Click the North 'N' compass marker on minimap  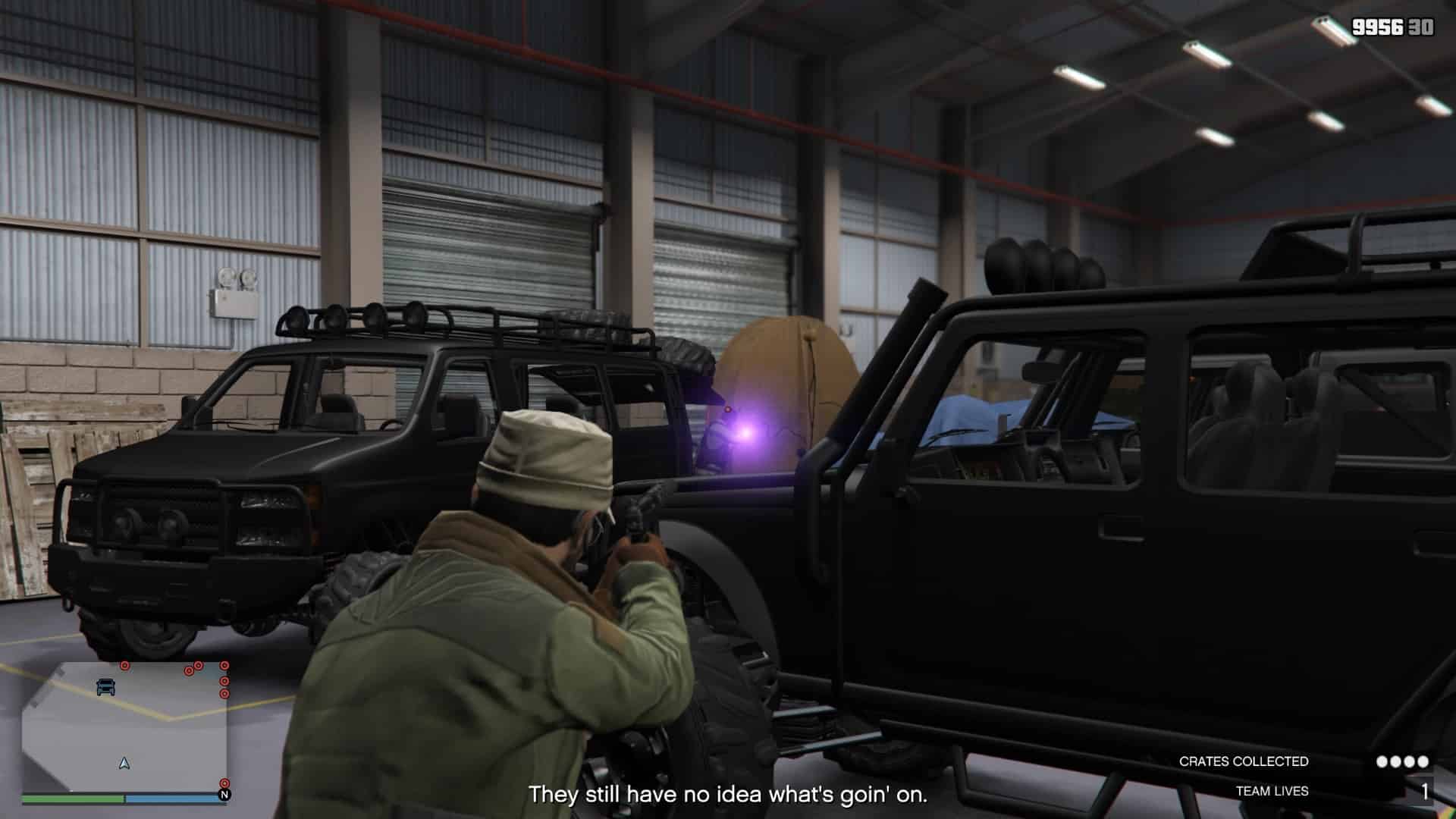[x=224, y=795]
